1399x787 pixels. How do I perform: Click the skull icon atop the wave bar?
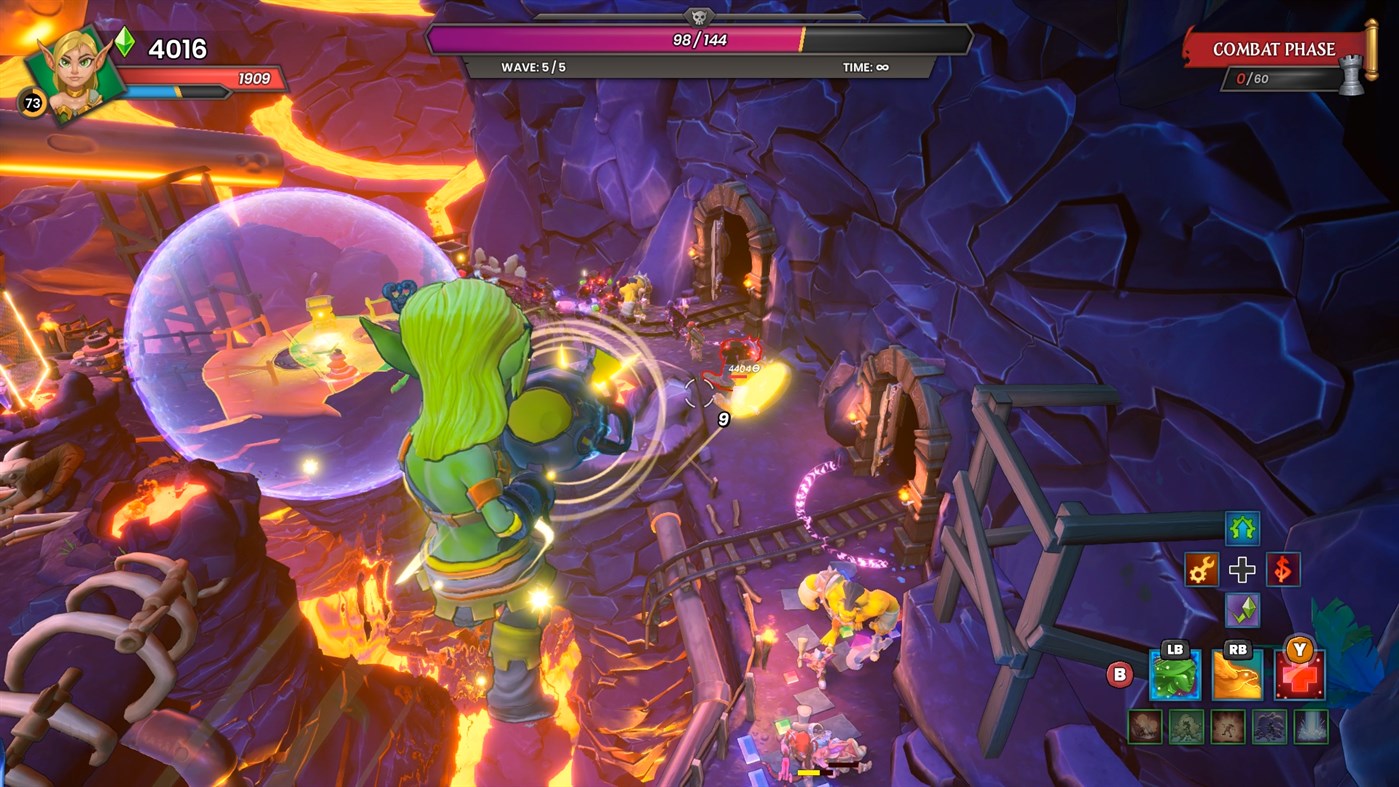pyautogui.click(x=701, y=18)
